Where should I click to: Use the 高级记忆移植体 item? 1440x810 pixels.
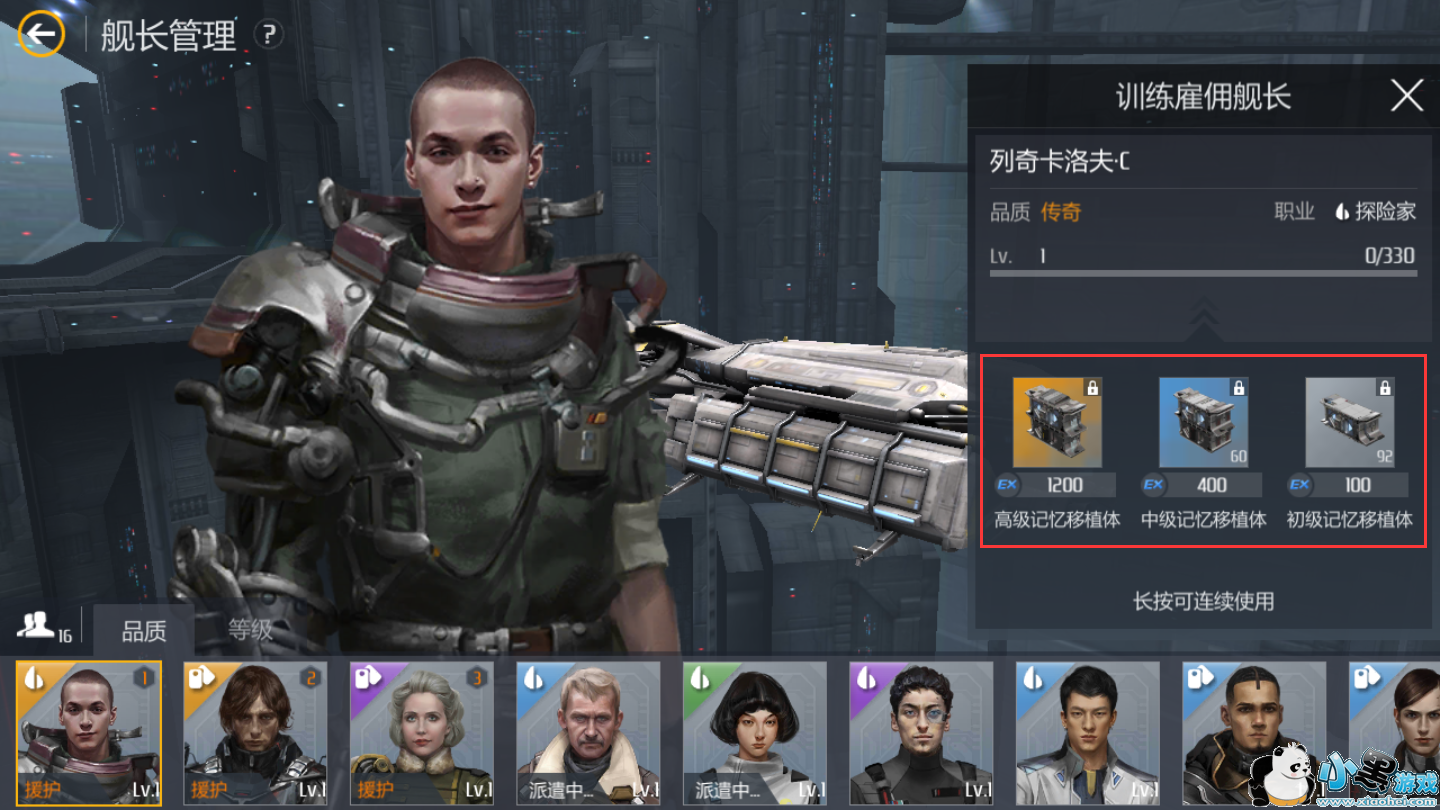coord(1057,423)
